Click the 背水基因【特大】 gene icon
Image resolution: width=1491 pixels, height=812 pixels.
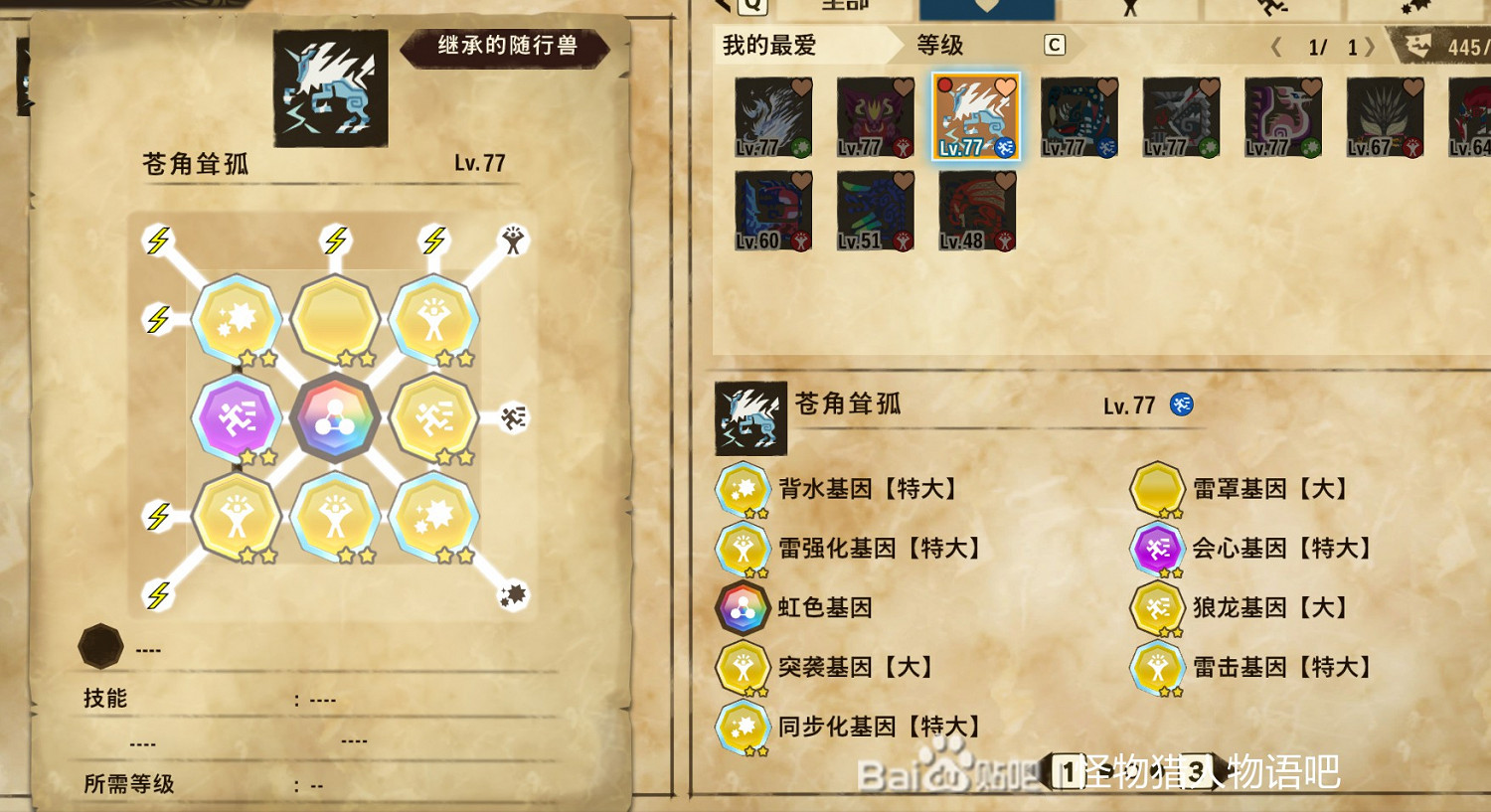click(741, 489)
